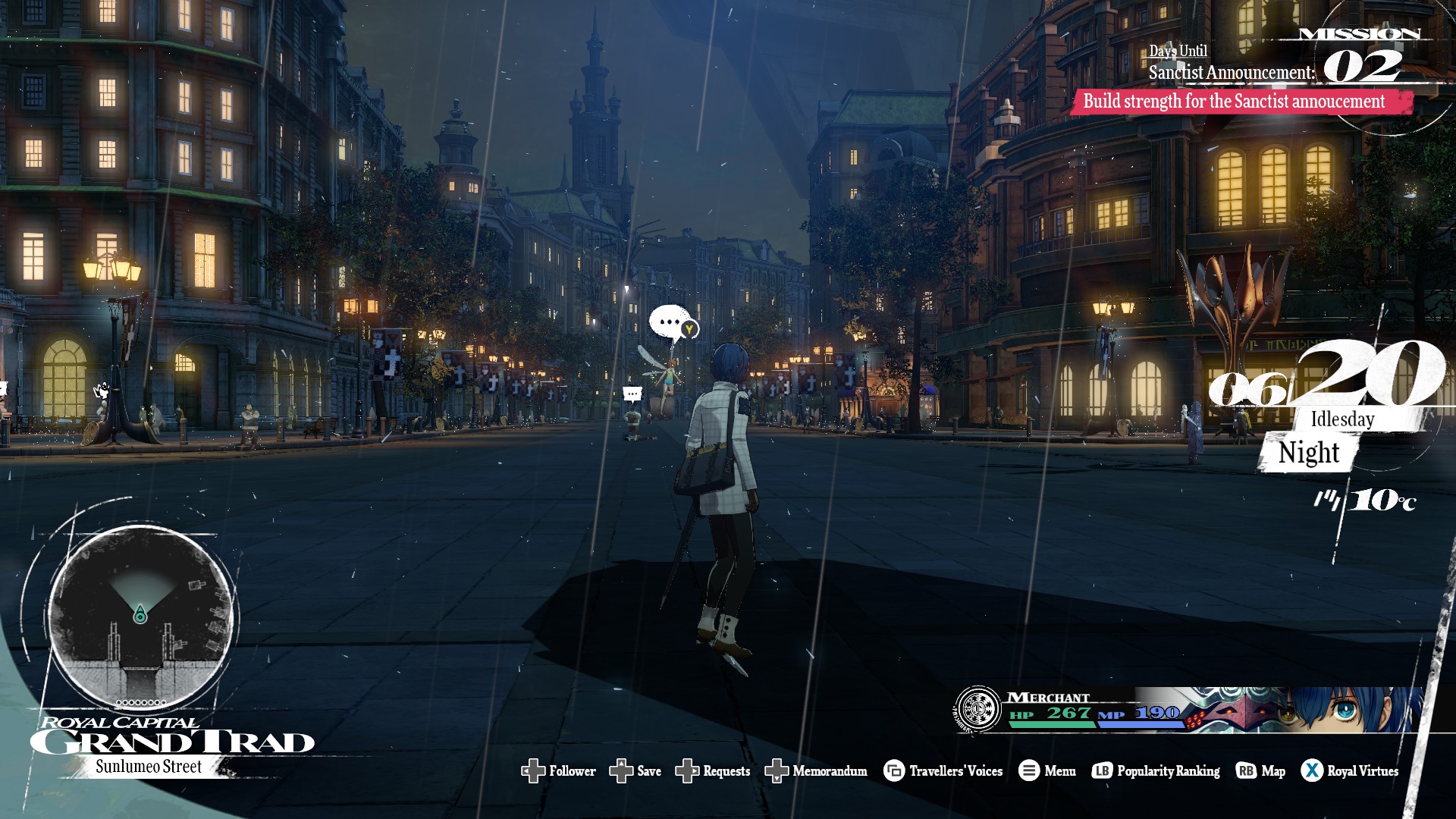Open the Memorandum
This screenshot has height=819, width=1456.
[x=816, y=771]
